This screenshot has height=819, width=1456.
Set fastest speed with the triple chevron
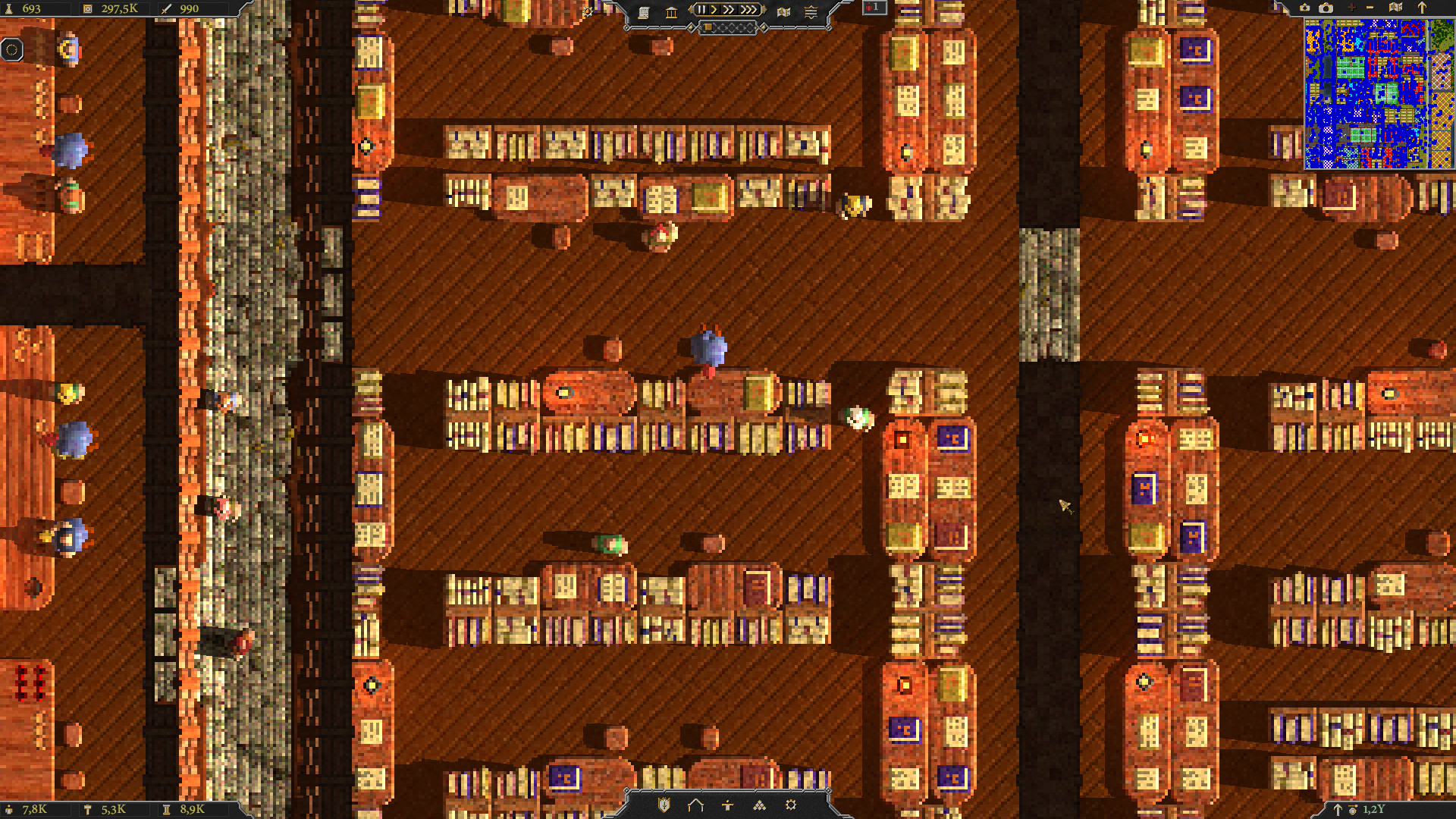coord(748,10)
